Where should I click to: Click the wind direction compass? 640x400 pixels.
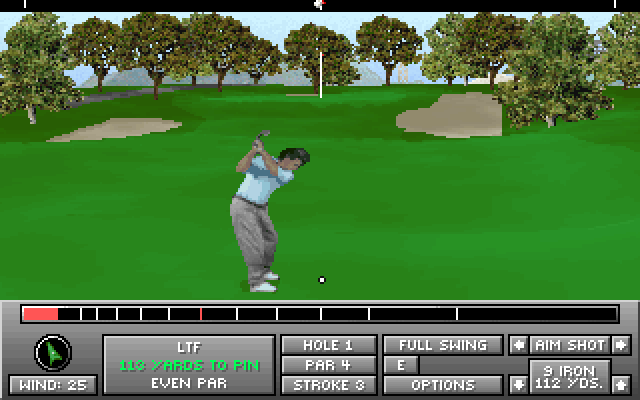pyautogui.click(x=52, y=352)
